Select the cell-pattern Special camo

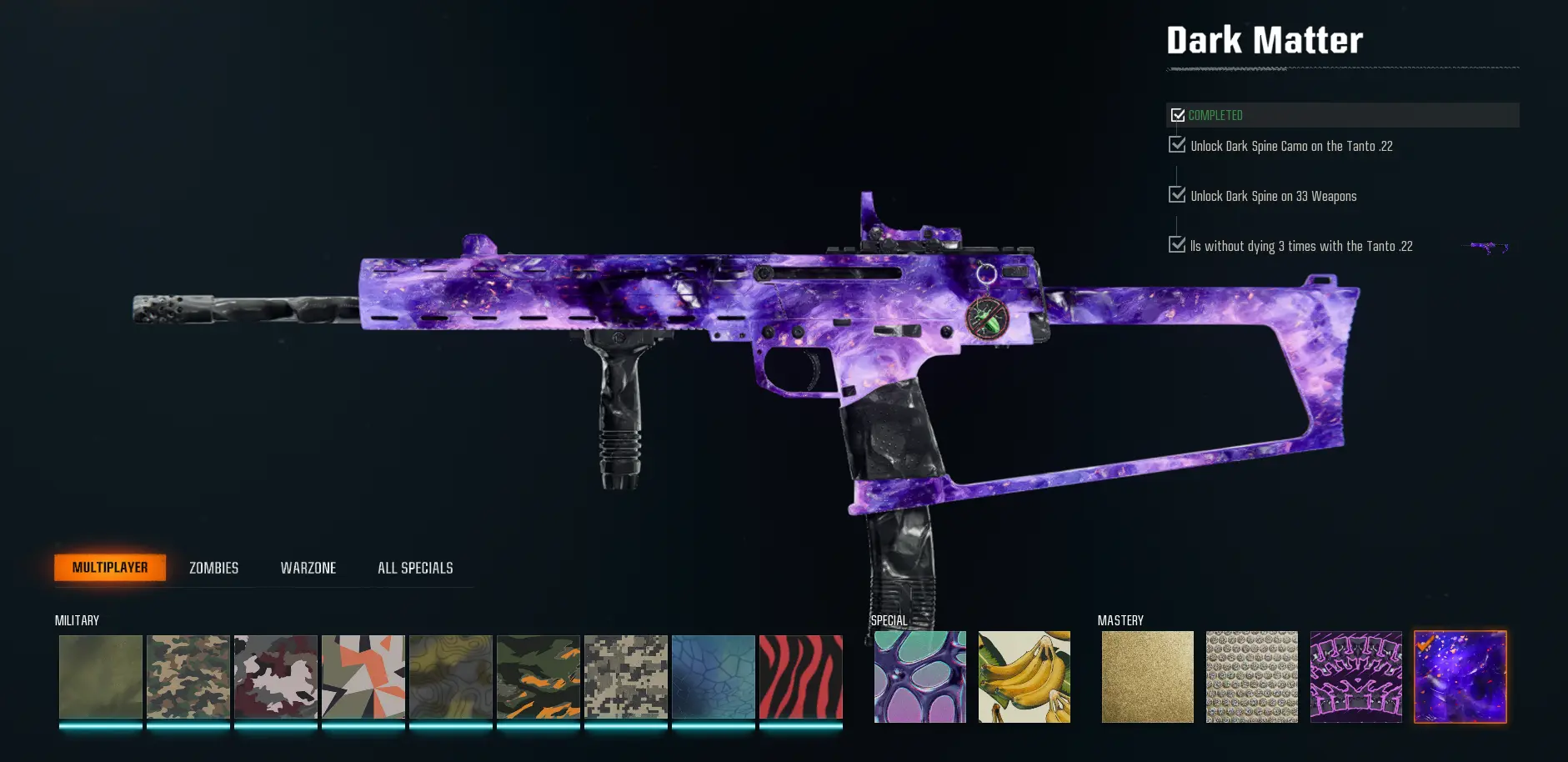tap(919, 677)
